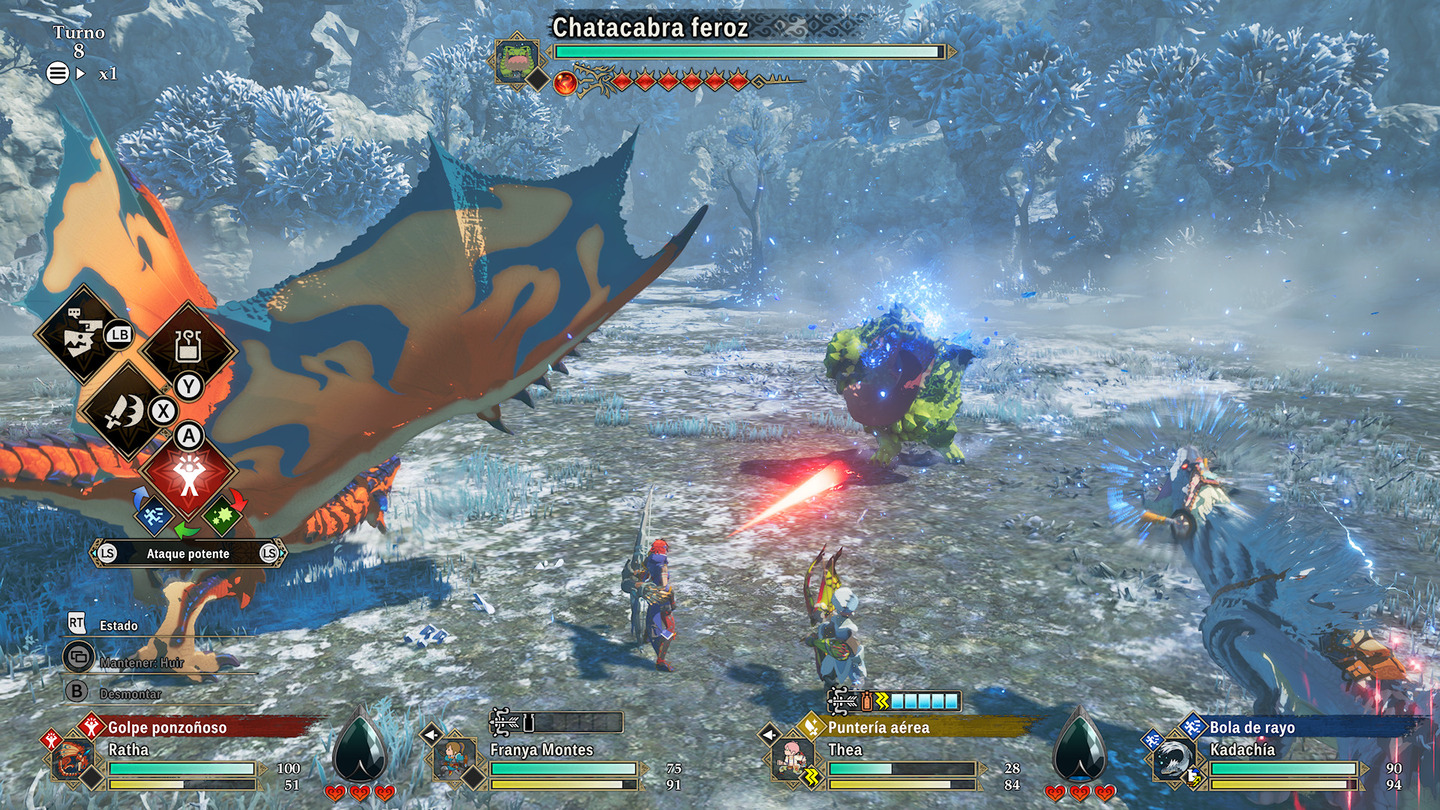The width and height of the screenshot is (1440, 810).
Task: Select Ratha's portrait in the party bar
Action: (x=73, y=759)
